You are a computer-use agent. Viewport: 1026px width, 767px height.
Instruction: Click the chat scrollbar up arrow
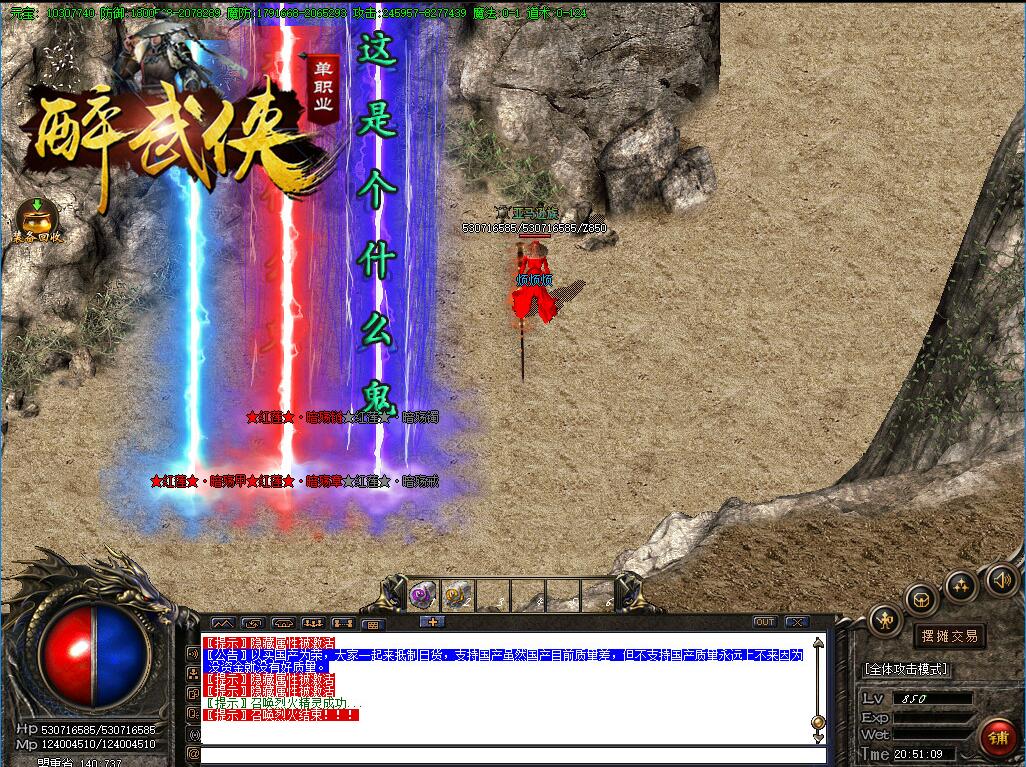tap(818, 643)
